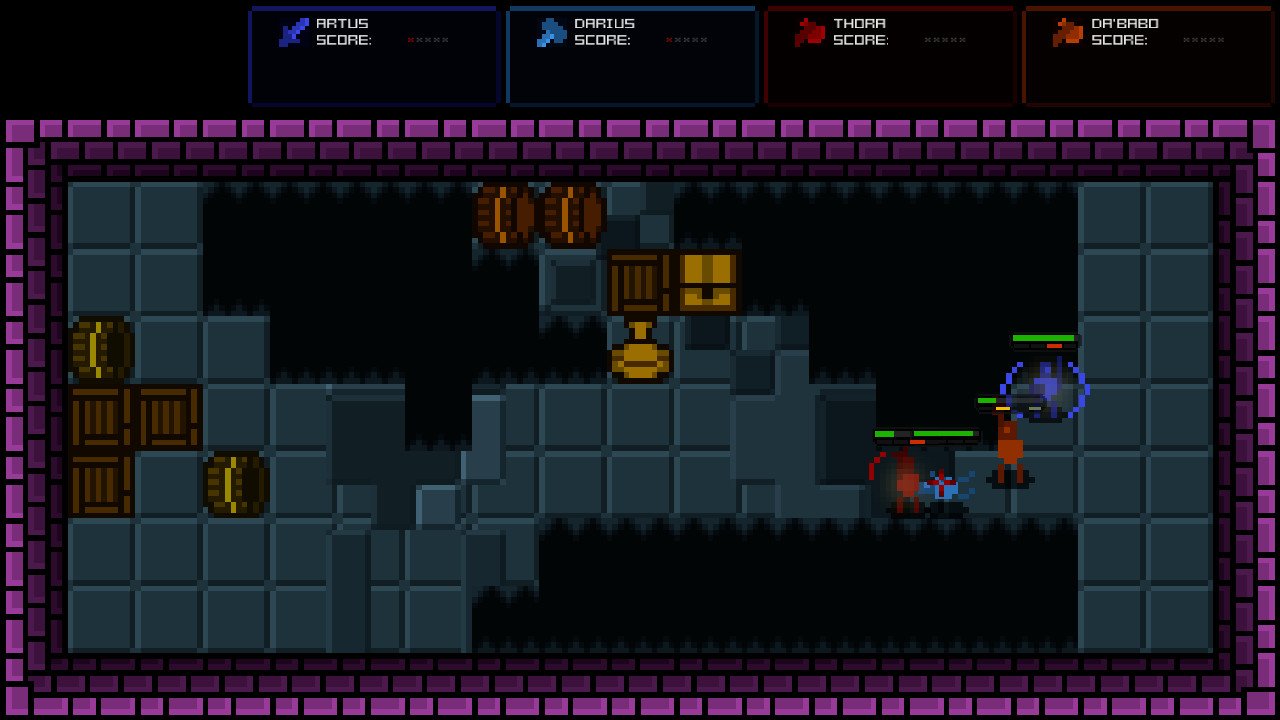Click the golden treasure chest
Screen dimensions: 1280x720
coord(707,283)
